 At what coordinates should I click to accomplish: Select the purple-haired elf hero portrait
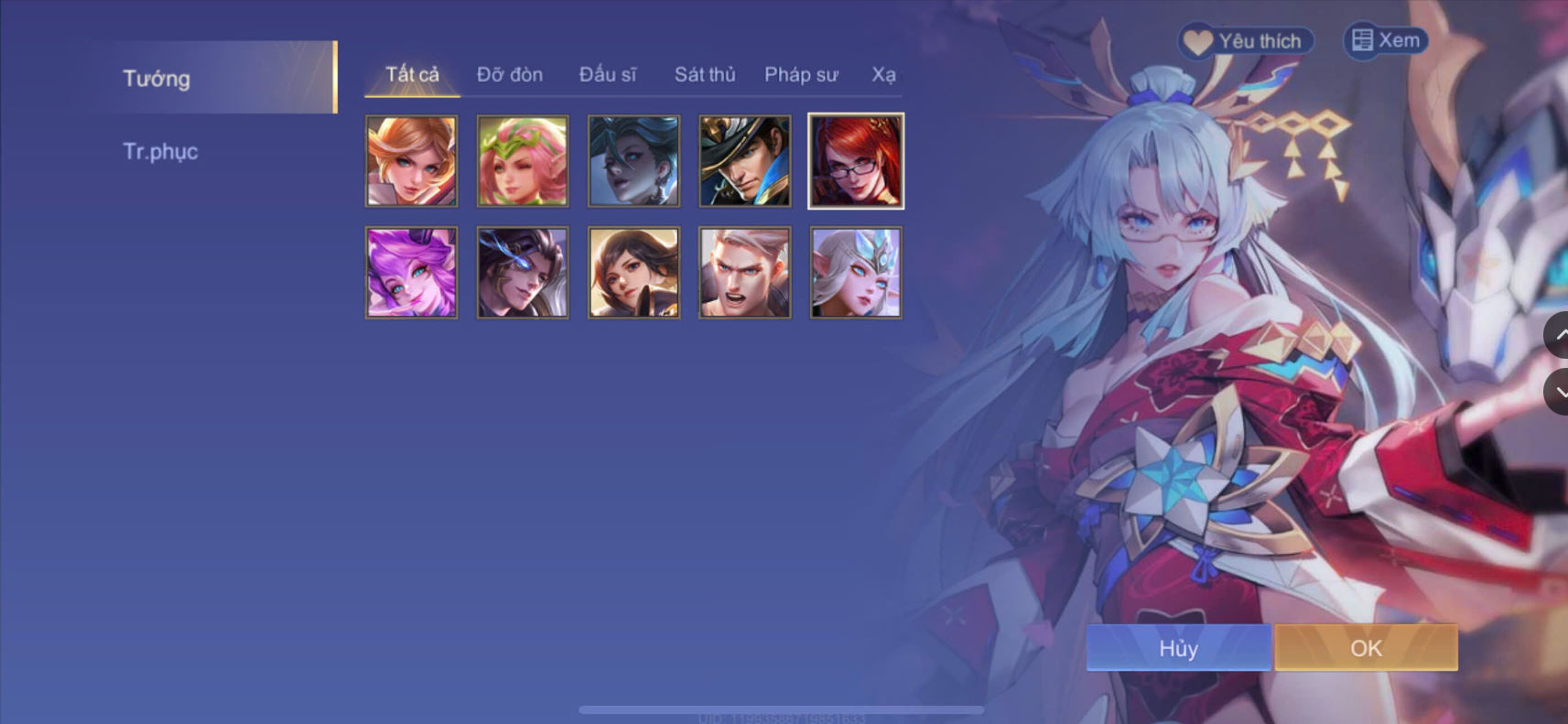pyautogui.click(x=412, y=273)
